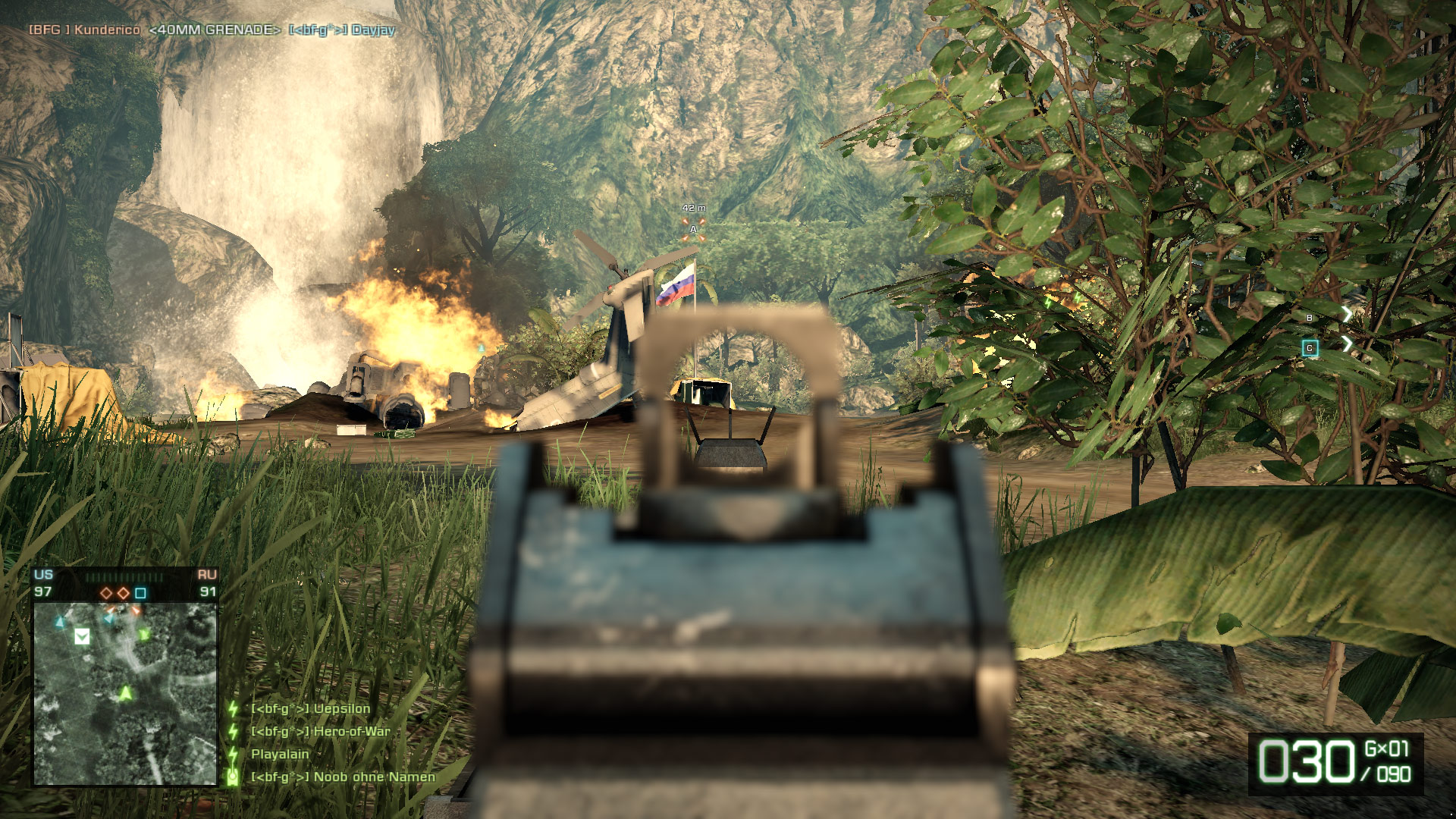Select the flag B objective marker
Viewport: 1456px width, 819px height.
[x=1310, y=318]
